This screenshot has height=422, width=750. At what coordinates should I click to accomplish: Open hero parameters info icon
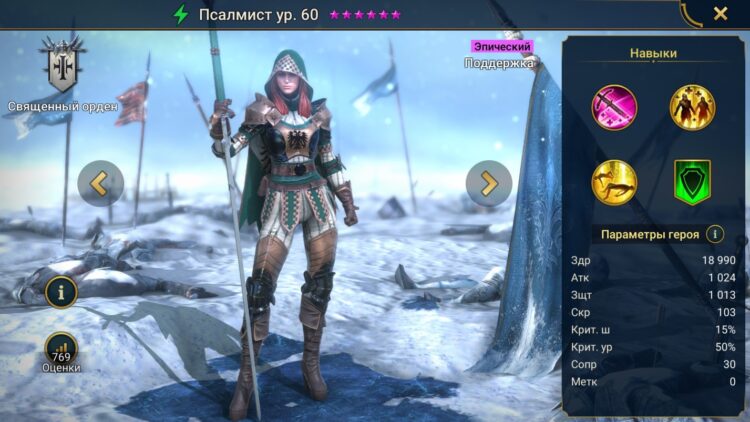(715, 235)
